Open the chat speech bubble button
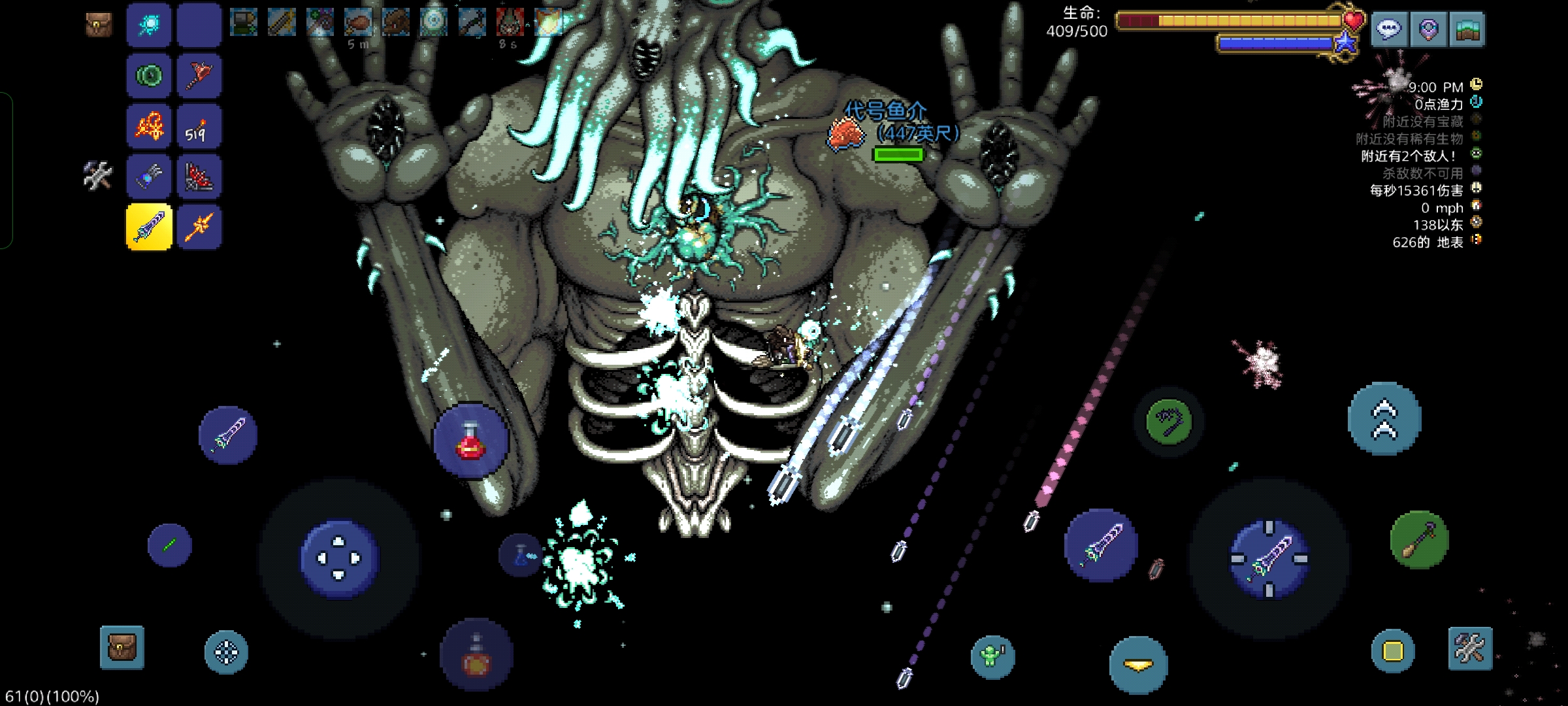The image size is (1568, 706). click(1389, 29)
